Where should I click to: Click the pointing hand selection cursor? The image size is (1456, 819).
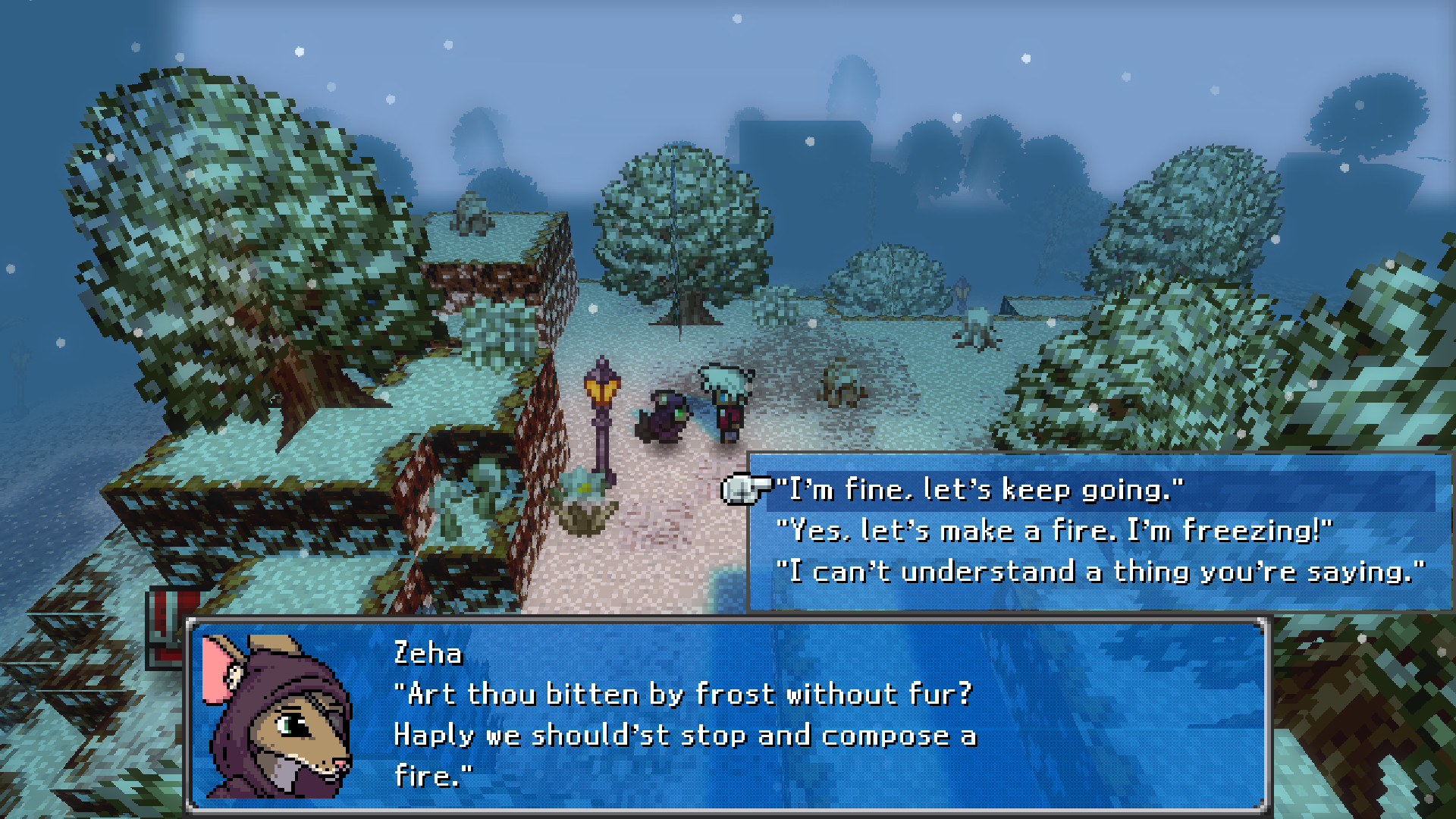click(745, 490)
